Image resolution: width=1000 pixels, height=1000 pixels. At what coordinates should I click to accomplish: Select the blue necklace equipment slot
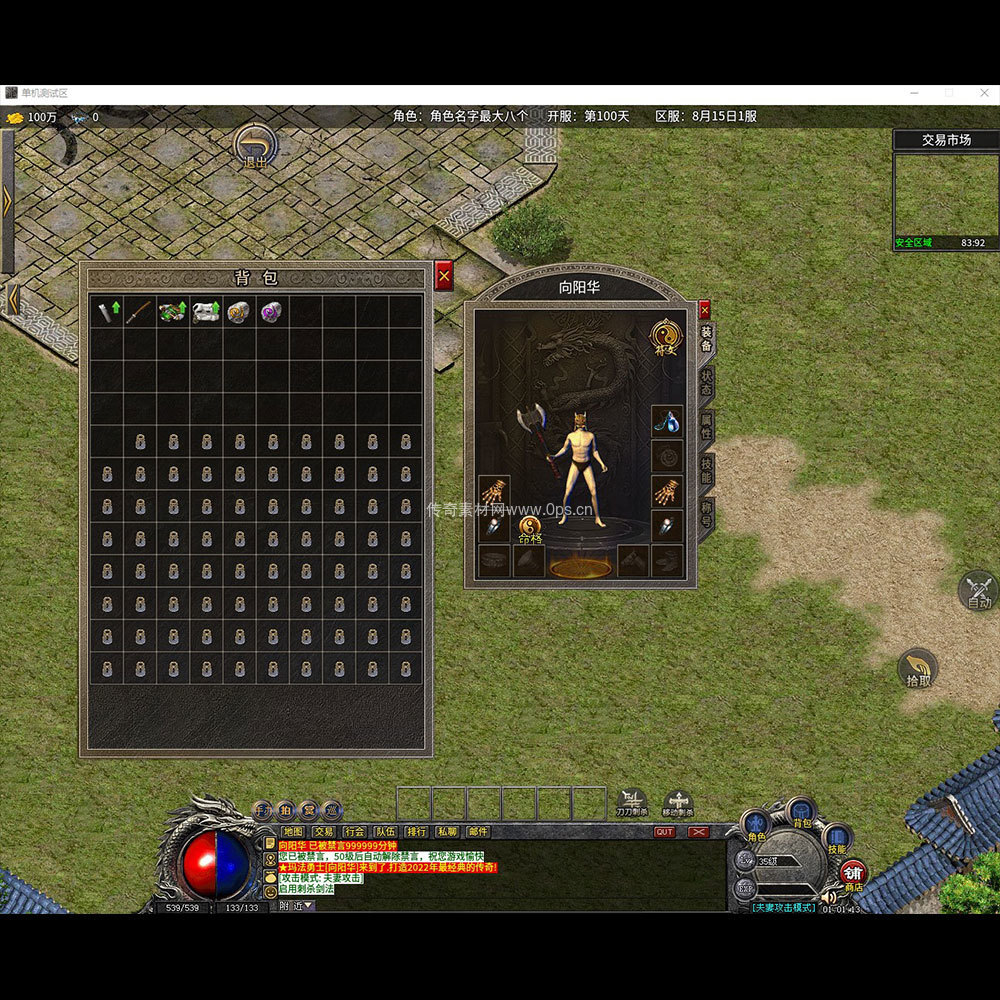667,422
